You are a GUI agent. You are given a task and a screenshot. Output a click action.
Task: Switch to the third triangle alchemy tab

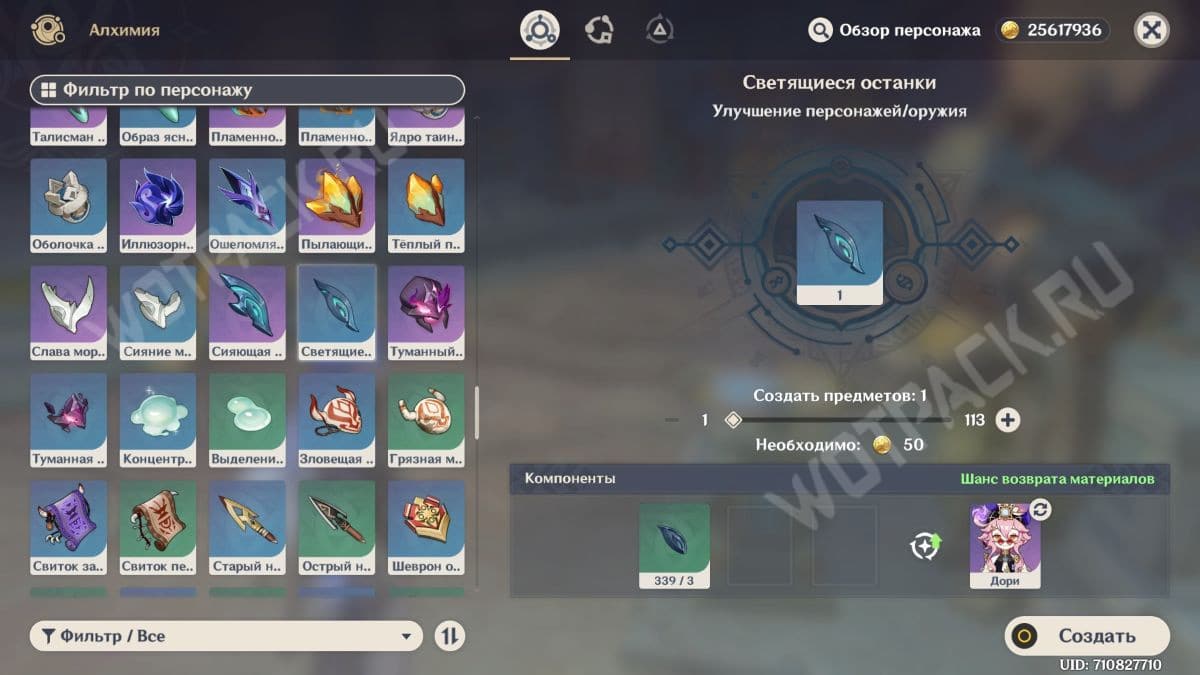659,30
